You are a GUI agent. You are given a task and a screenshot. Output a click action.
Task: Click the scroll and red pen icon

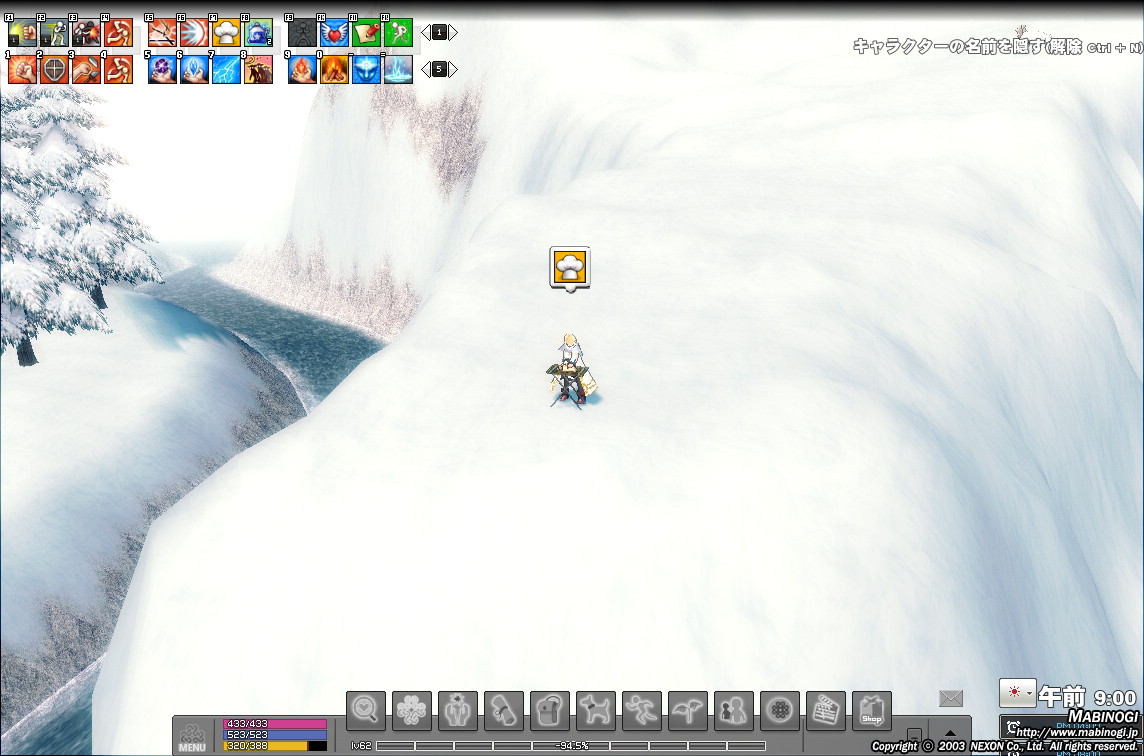pyautogui.click(x=366, y=33)
